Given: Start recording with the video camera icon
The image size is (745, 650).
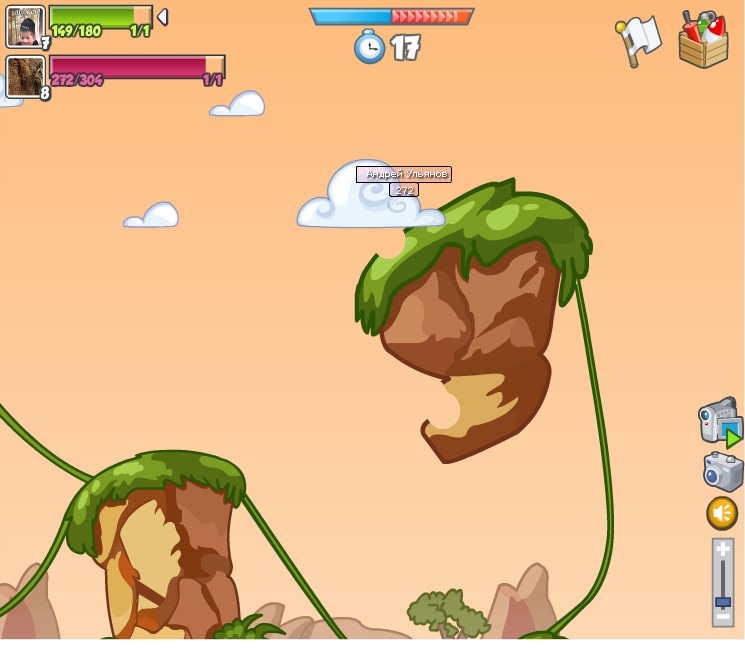Looking at the screenshot, I should (x=720, y=421).
